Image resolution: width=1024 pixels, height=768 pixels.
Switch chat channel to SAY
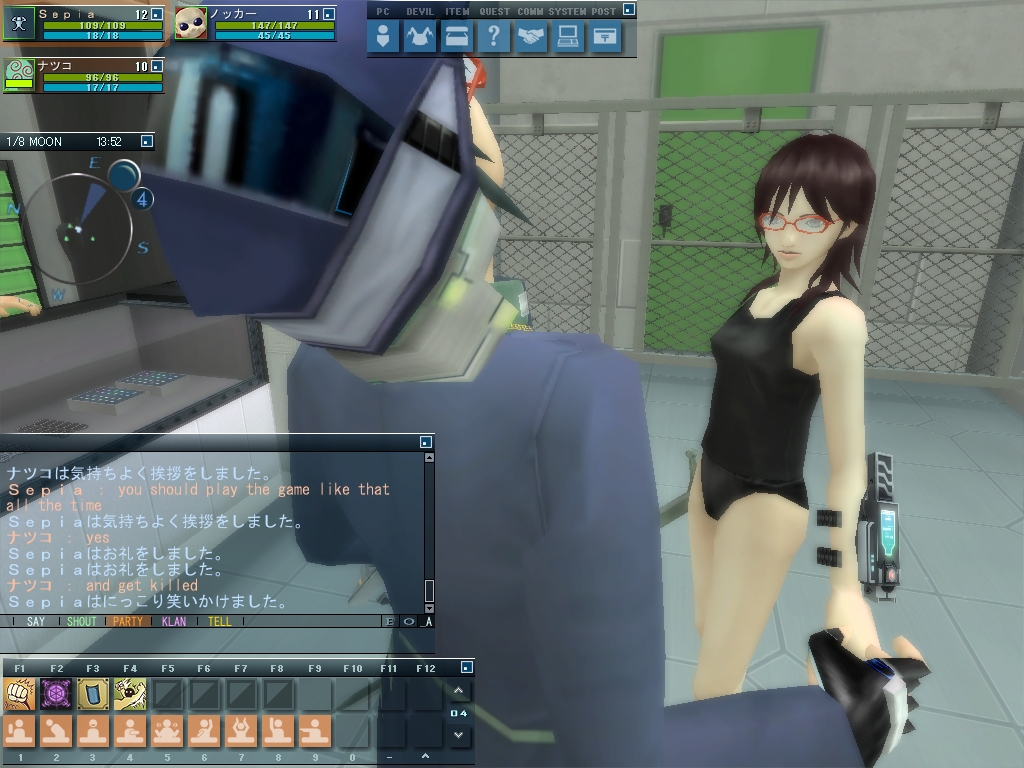pyautogui.click(x=36, y=621)
